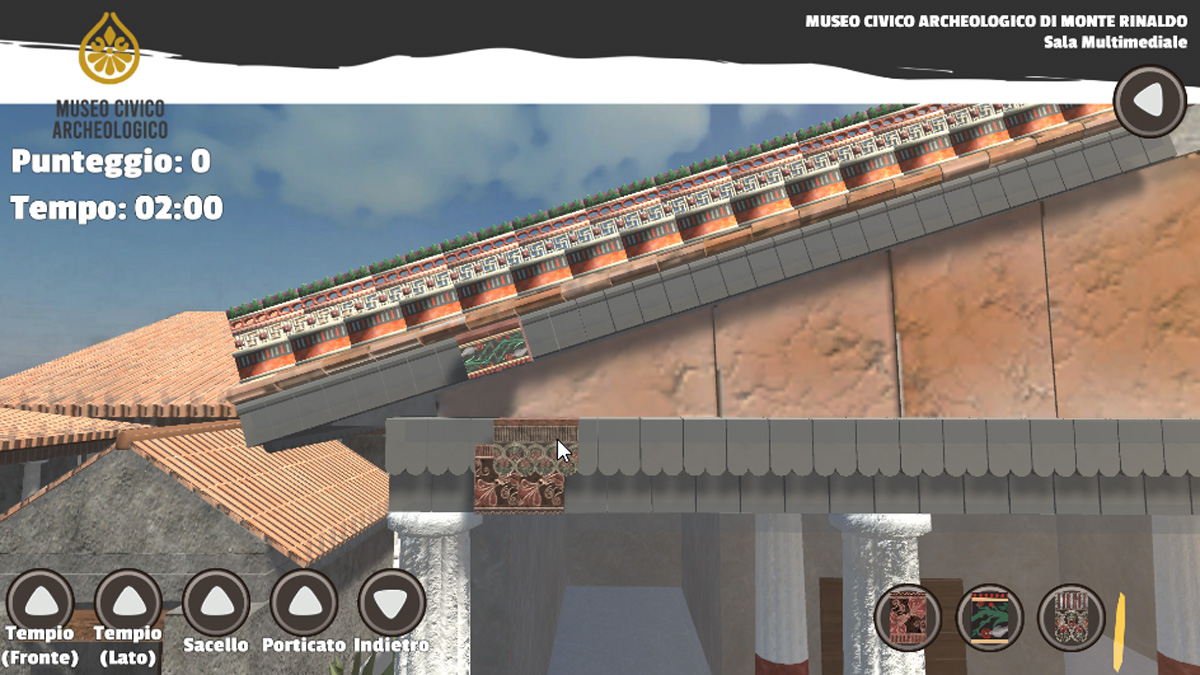The height and width of the screenshot is (675, 1200).
Task: Click the Museo Civico Archeologico logo
Action: pyautogui.click(x=110, y=75)
